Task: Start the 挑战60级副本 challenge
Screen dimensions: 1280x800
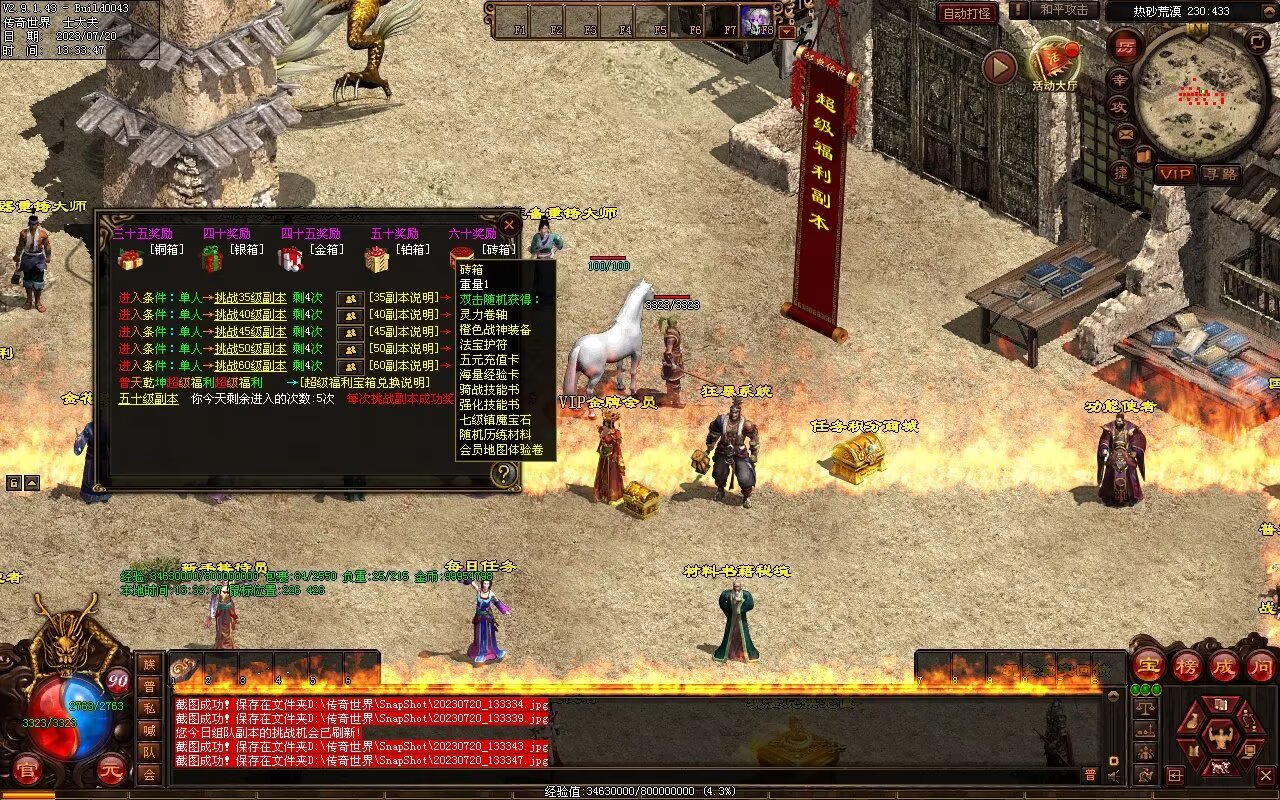Action: [x=250, y=366]
